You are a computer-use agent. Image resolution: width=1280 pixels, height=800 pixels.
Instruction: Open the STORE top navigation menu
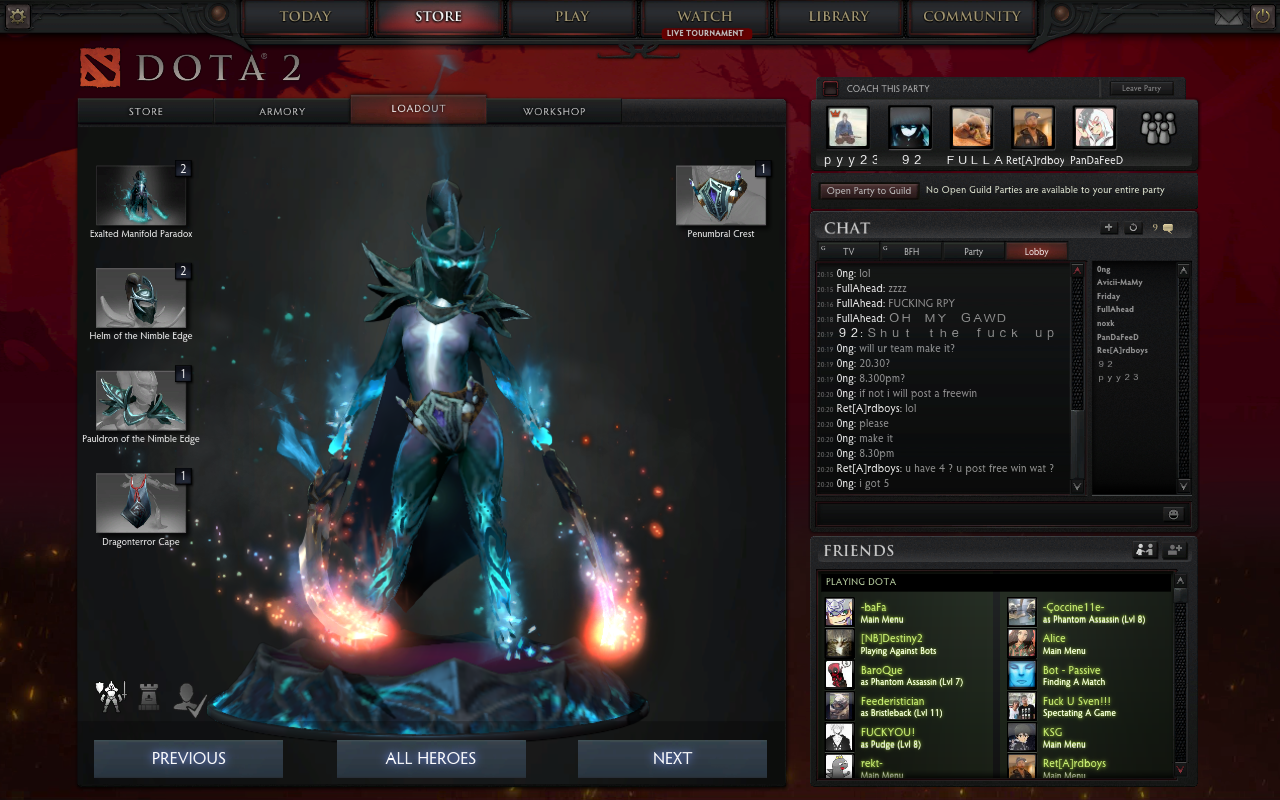[439, 17]
